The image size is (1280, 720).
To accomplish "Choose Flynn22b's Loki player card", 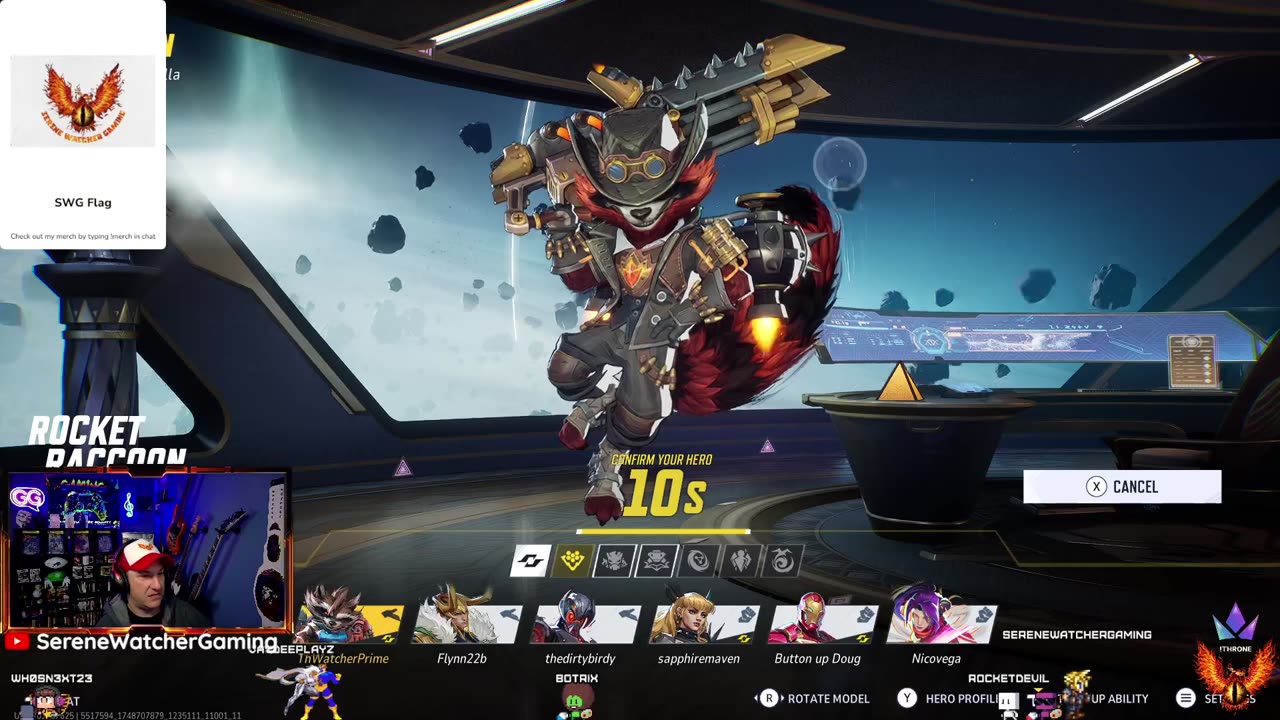I will [465, 622].
